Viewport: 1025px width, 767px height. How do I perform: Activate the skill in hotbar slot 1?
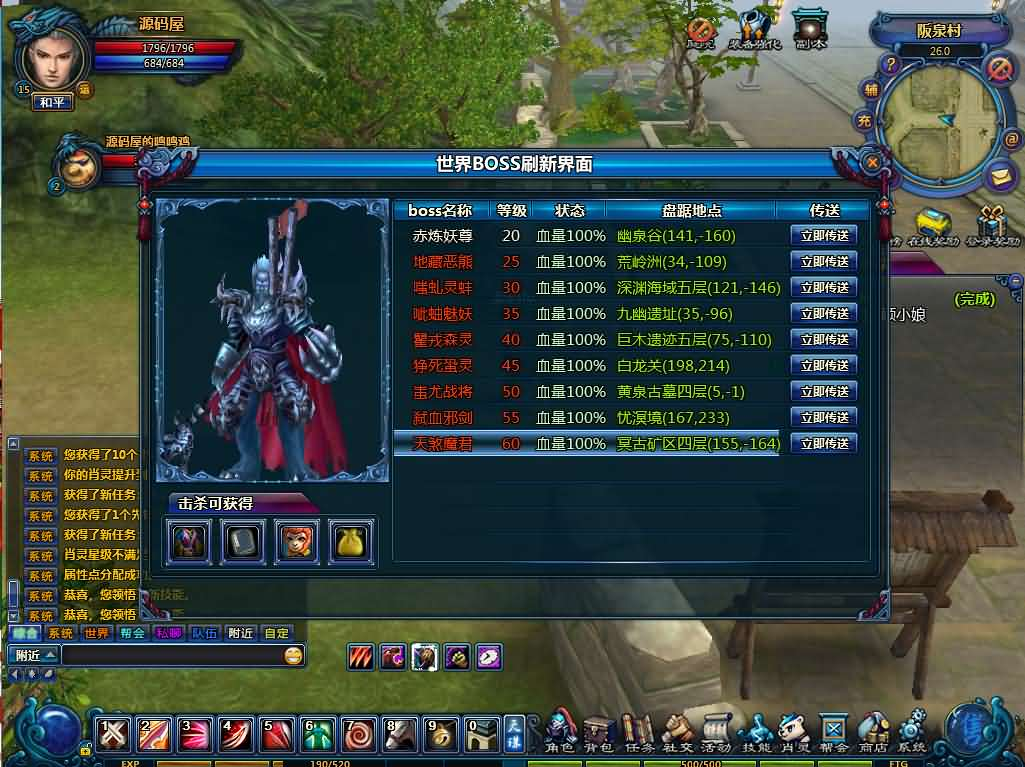pos(114,736)
